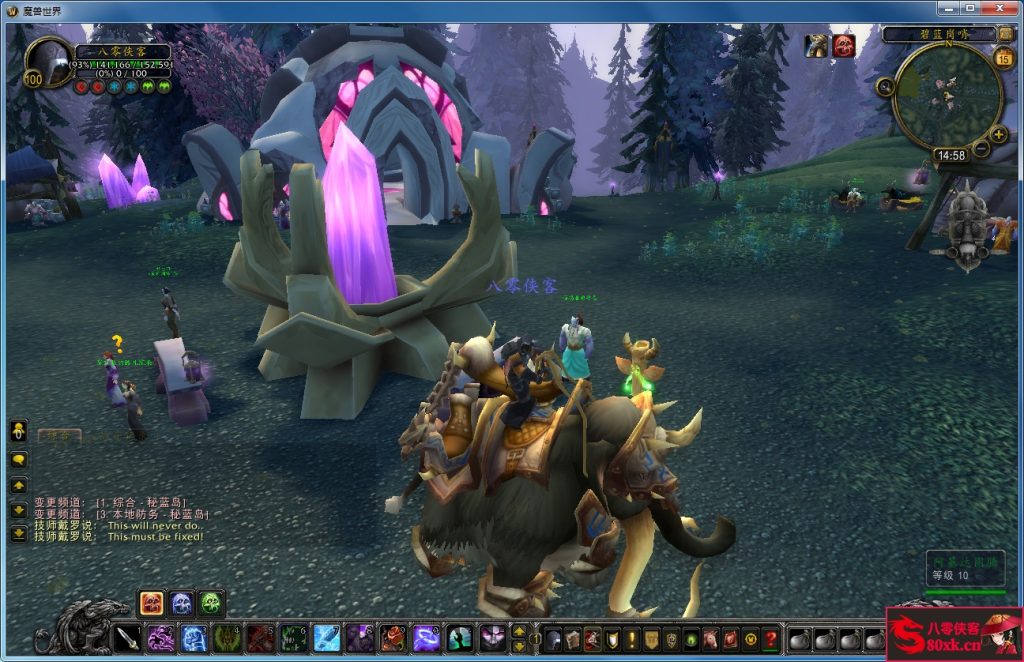Toggle the minimap tracking magnifier button
Screen dimensions: 1024x662
click(x=885, y=87)
